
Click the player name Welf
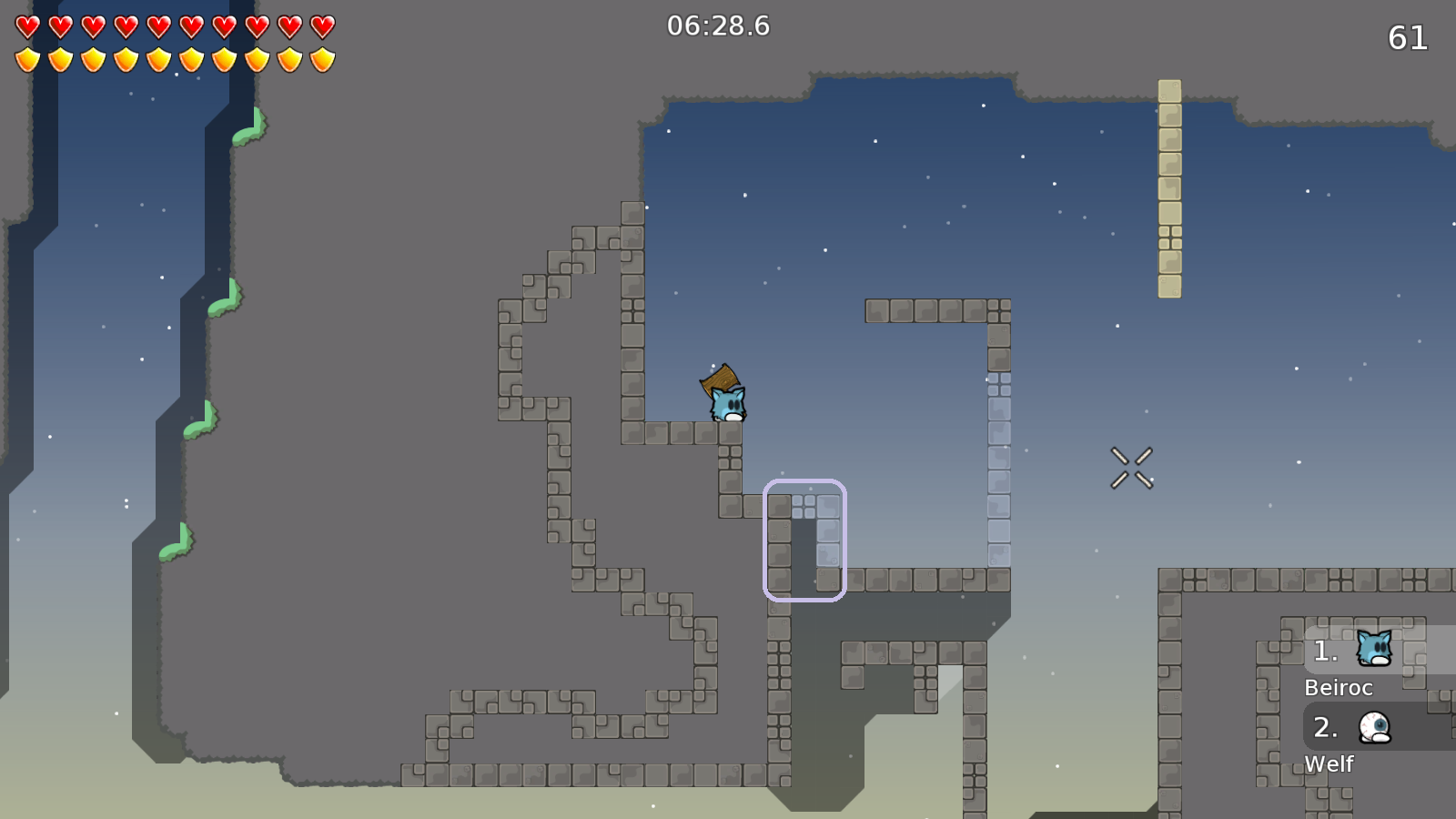[1331, 763]
